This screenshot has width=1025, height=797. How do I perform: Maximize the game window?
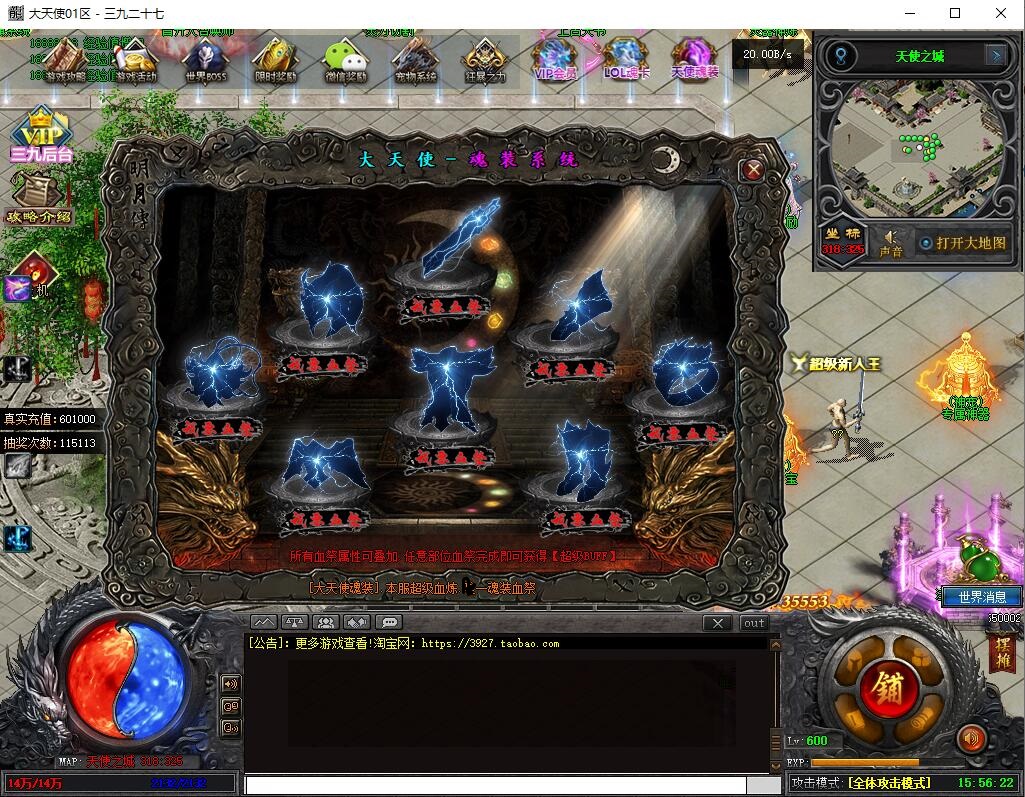tap(954, 13)
